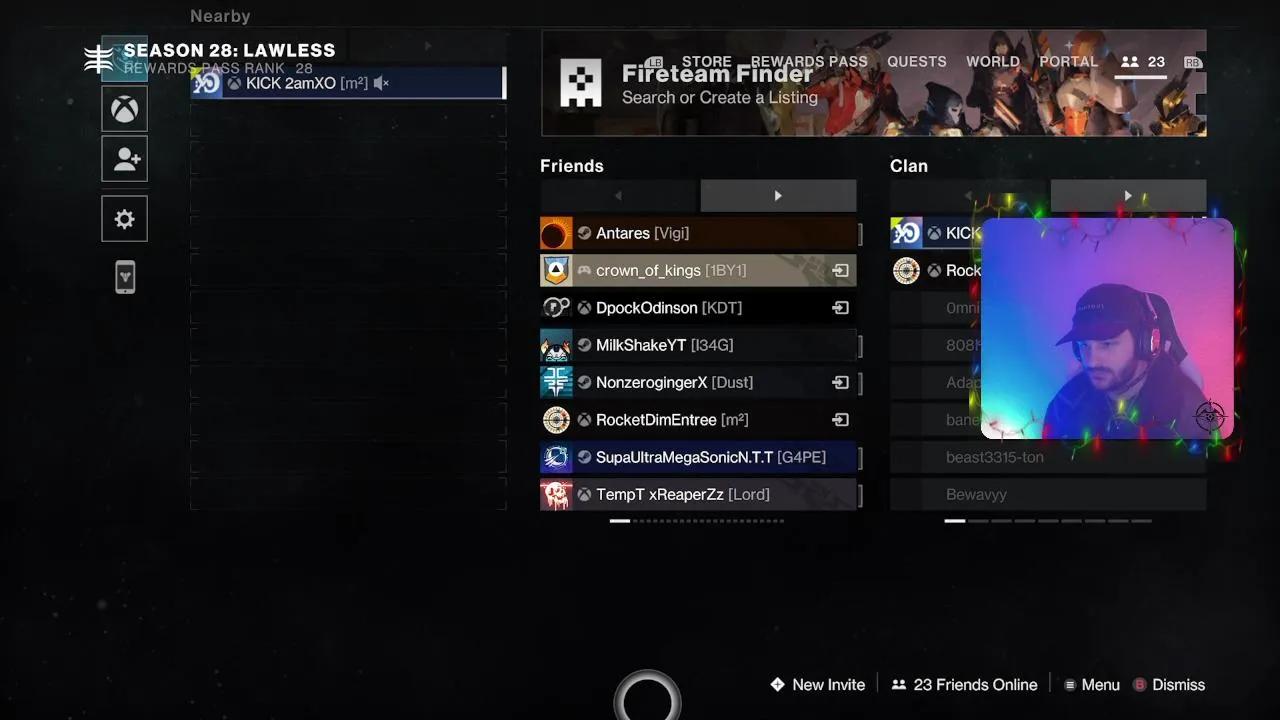Click the Fireteam Finder icon

click(x=581, y=82)
